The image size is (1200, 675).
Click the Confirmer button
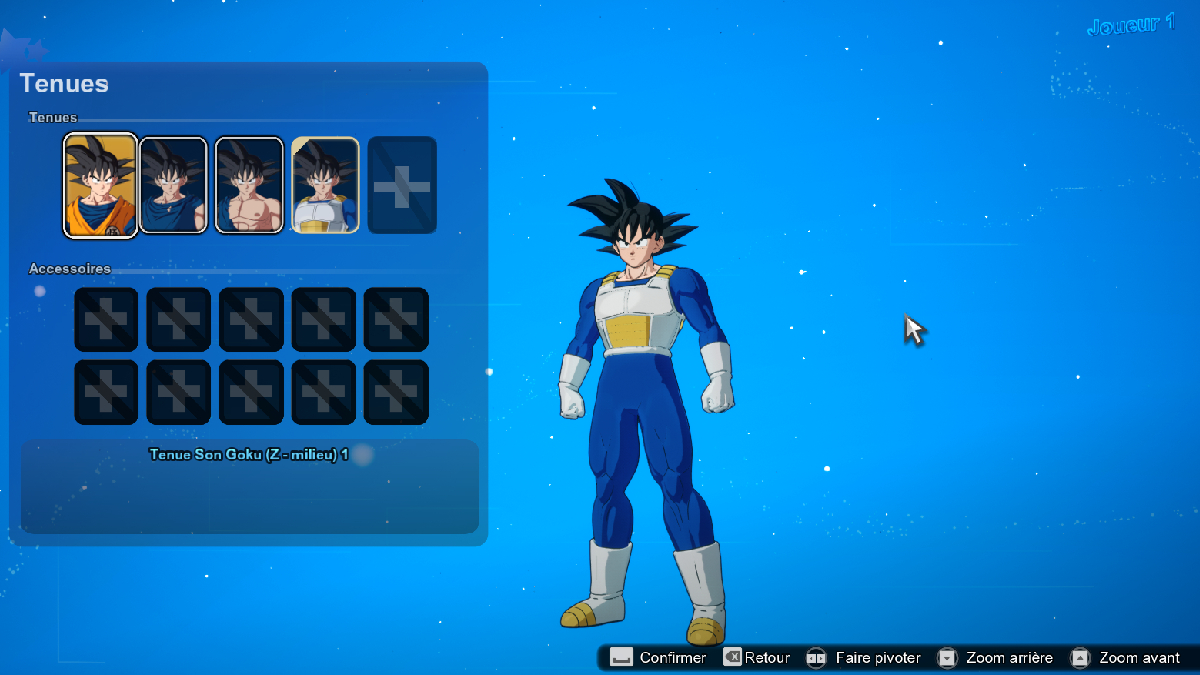659,658
